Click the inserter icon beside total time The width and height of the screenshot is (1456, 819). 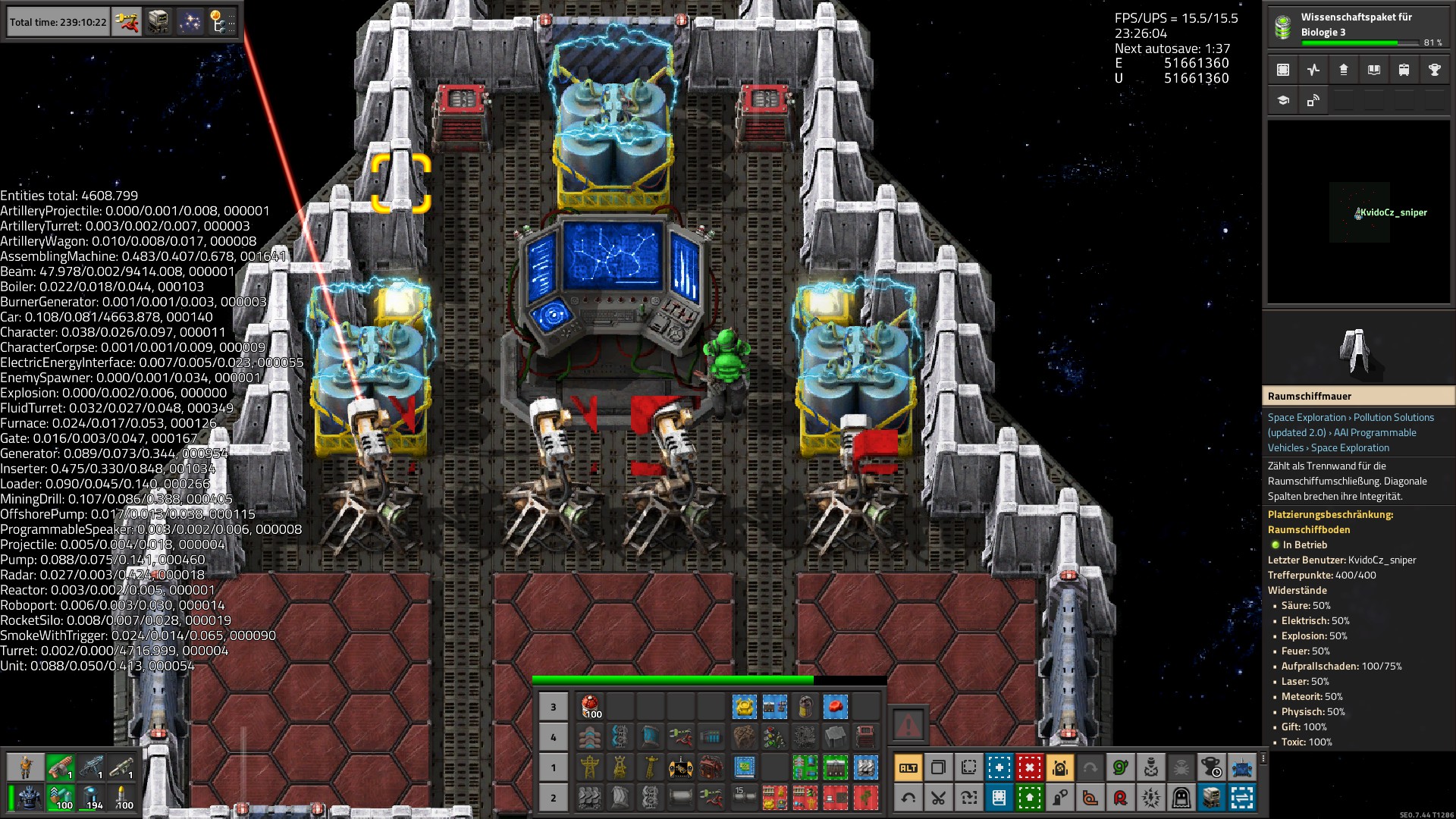point(127,22)
